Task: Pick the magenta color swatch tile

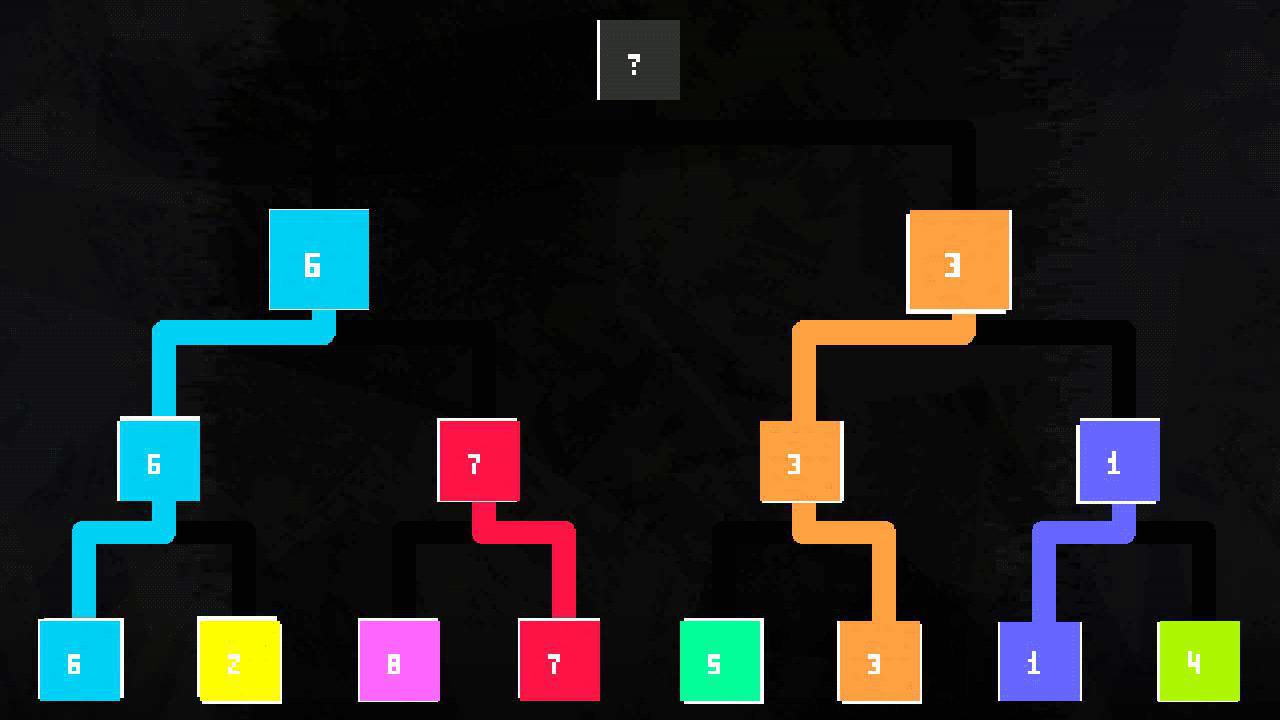Action: (398, 660)
